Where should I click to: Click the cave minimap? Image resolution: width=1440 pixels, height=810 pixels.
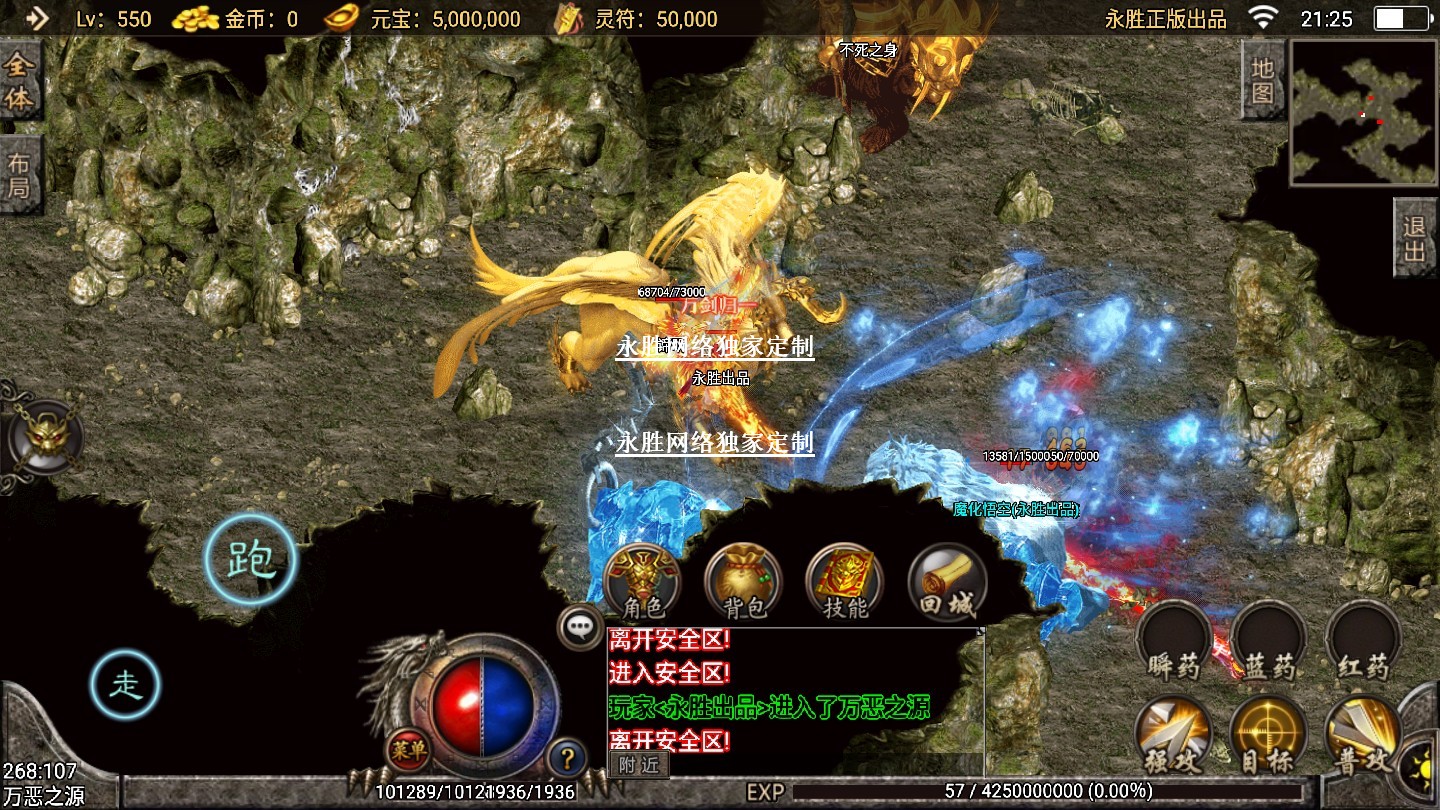[1364, 112]
